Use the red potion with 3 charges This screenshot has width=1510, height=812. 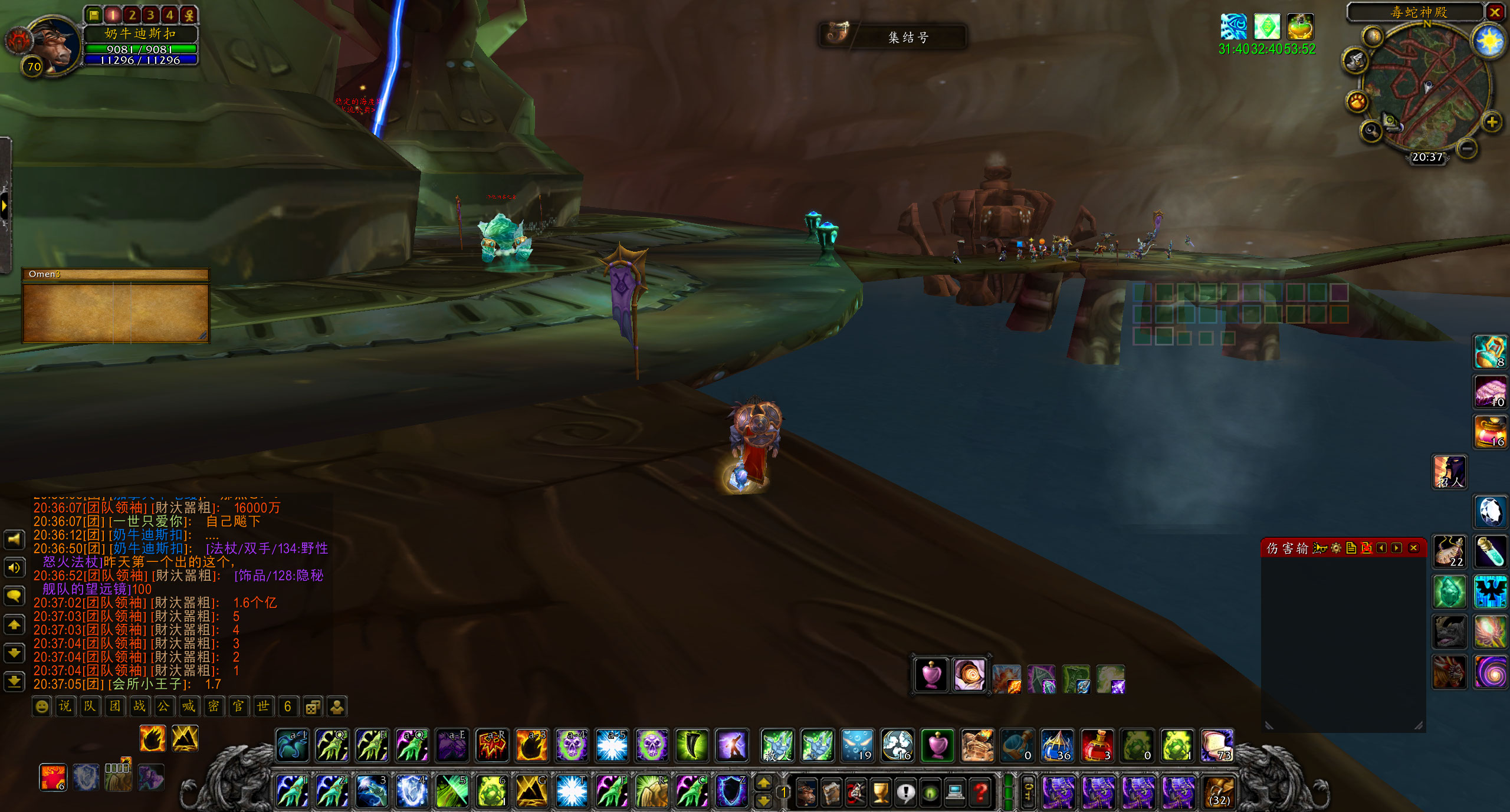tap(1098, 745)
